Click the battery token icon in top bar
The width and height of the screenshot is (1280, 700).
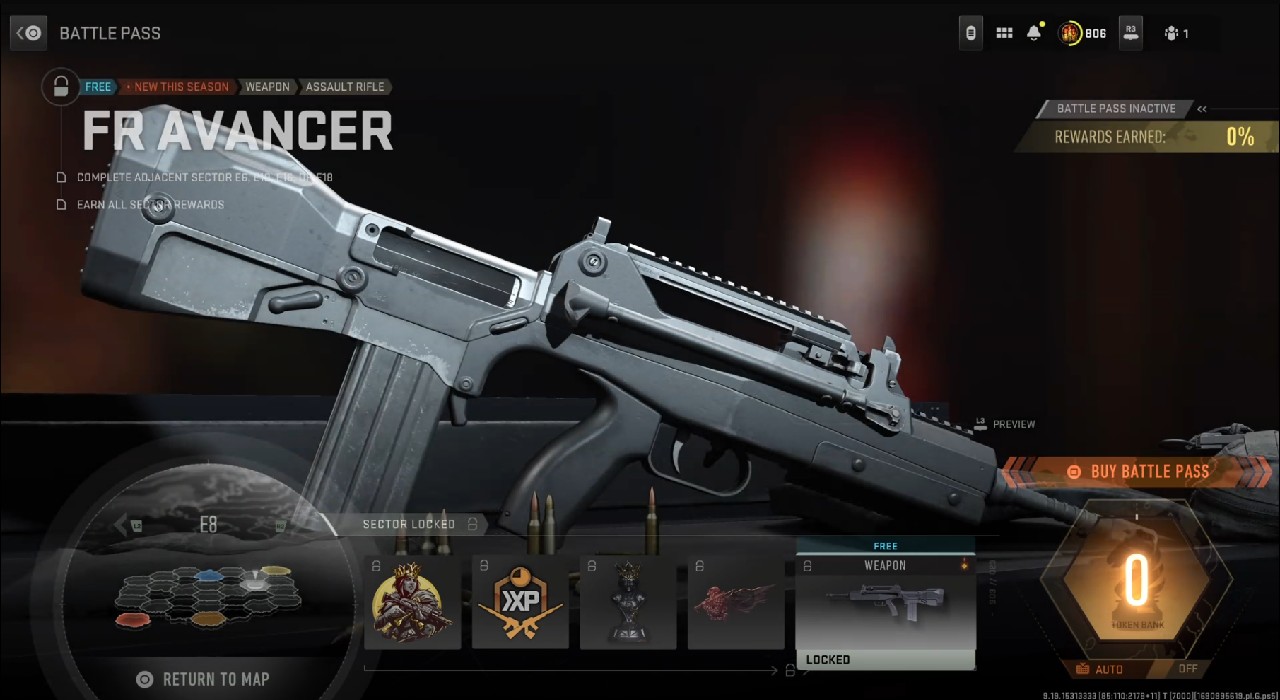[970, 33]
